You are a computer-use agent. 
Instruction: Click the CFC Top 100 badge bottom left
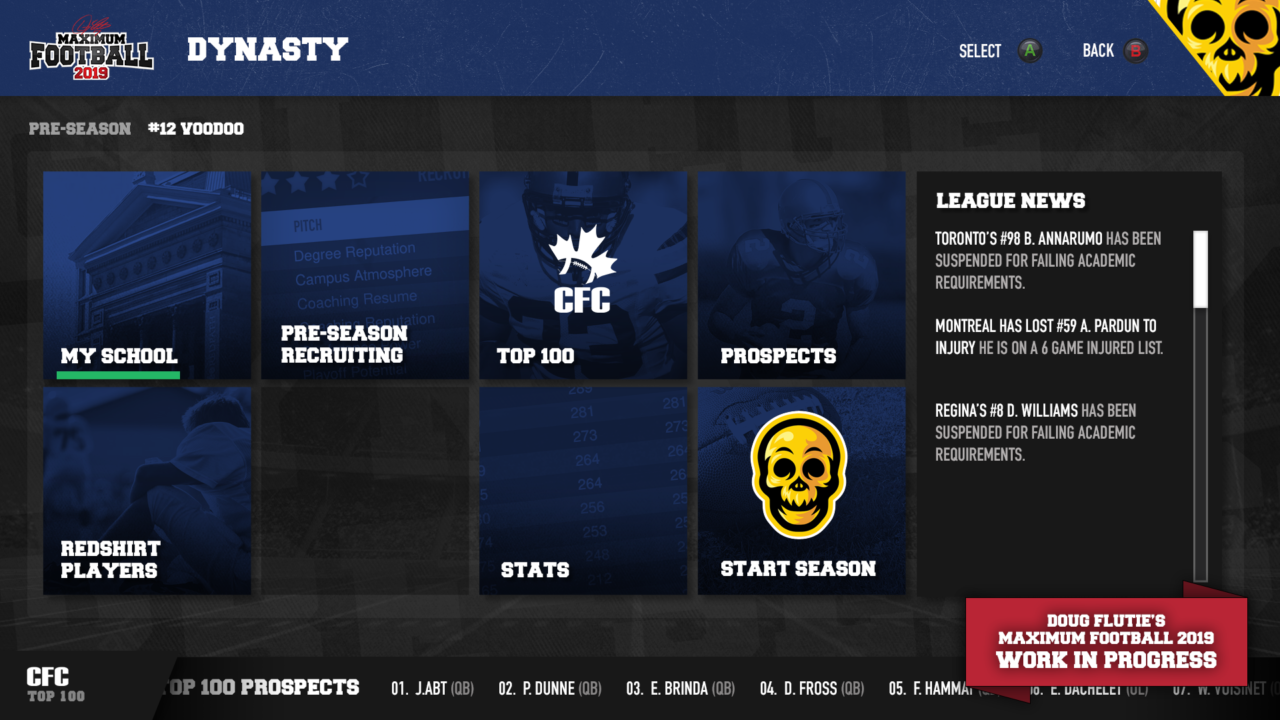(x=48, y=682)
